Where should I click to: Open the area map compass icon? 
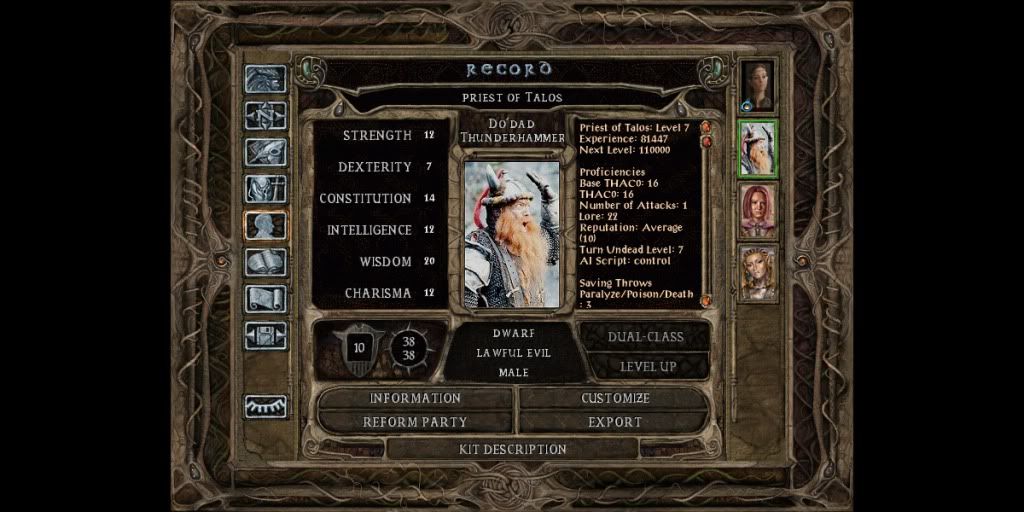(x=266, y=116)
